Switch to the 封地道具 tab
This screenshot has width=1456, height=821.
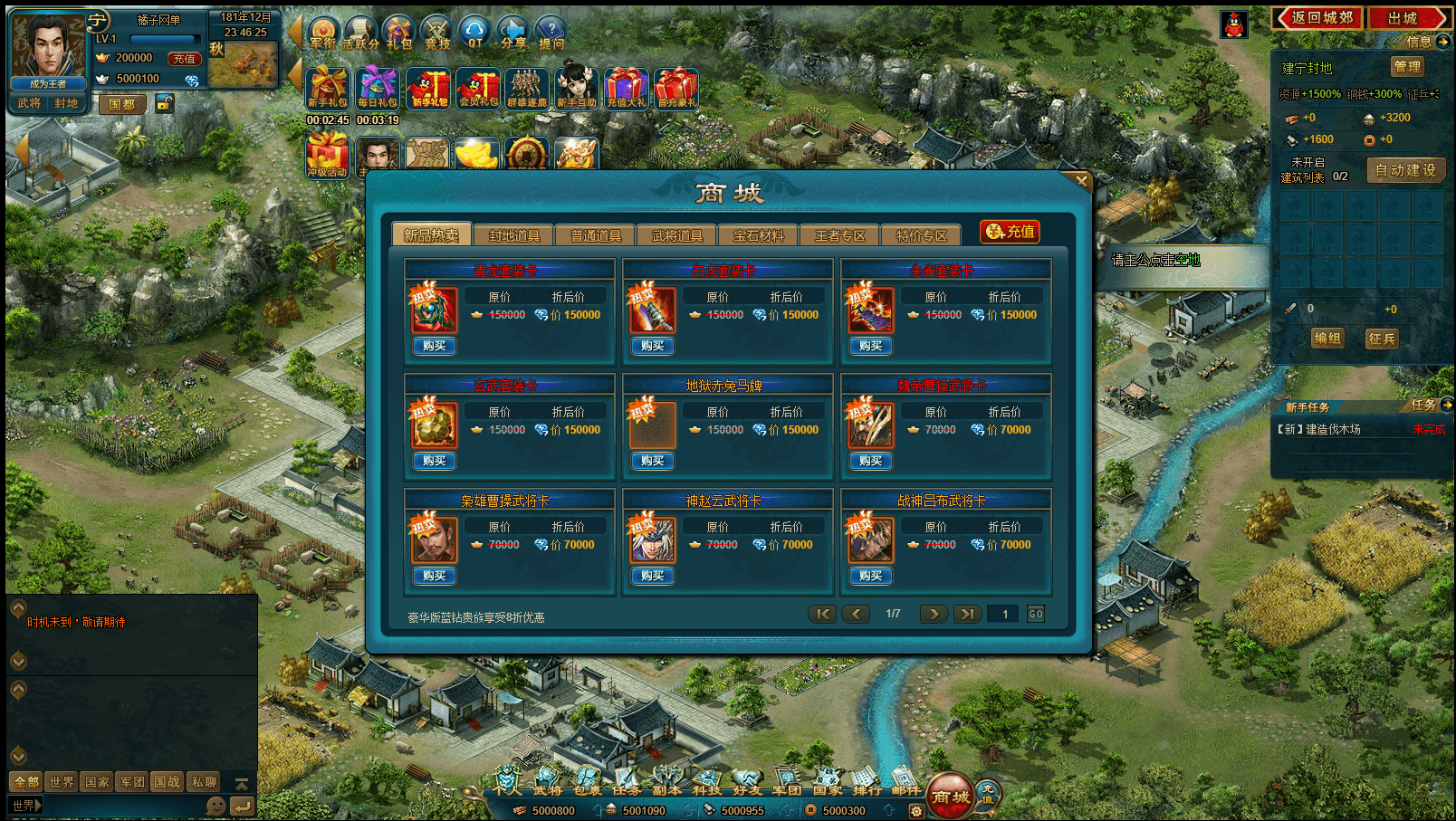(514, 235)
